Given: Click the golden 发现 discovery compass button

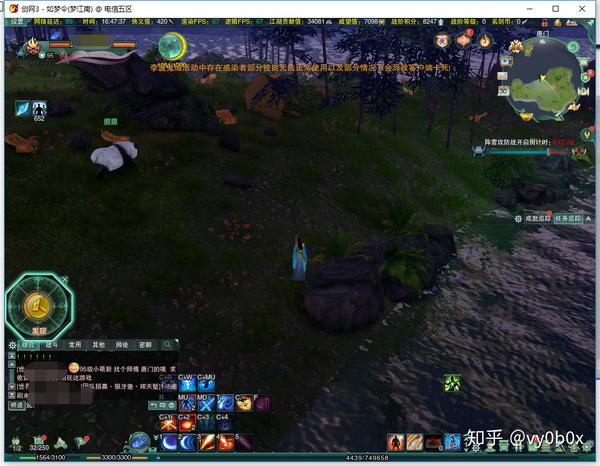Looking at the screenshot, I should coord(38,302).
